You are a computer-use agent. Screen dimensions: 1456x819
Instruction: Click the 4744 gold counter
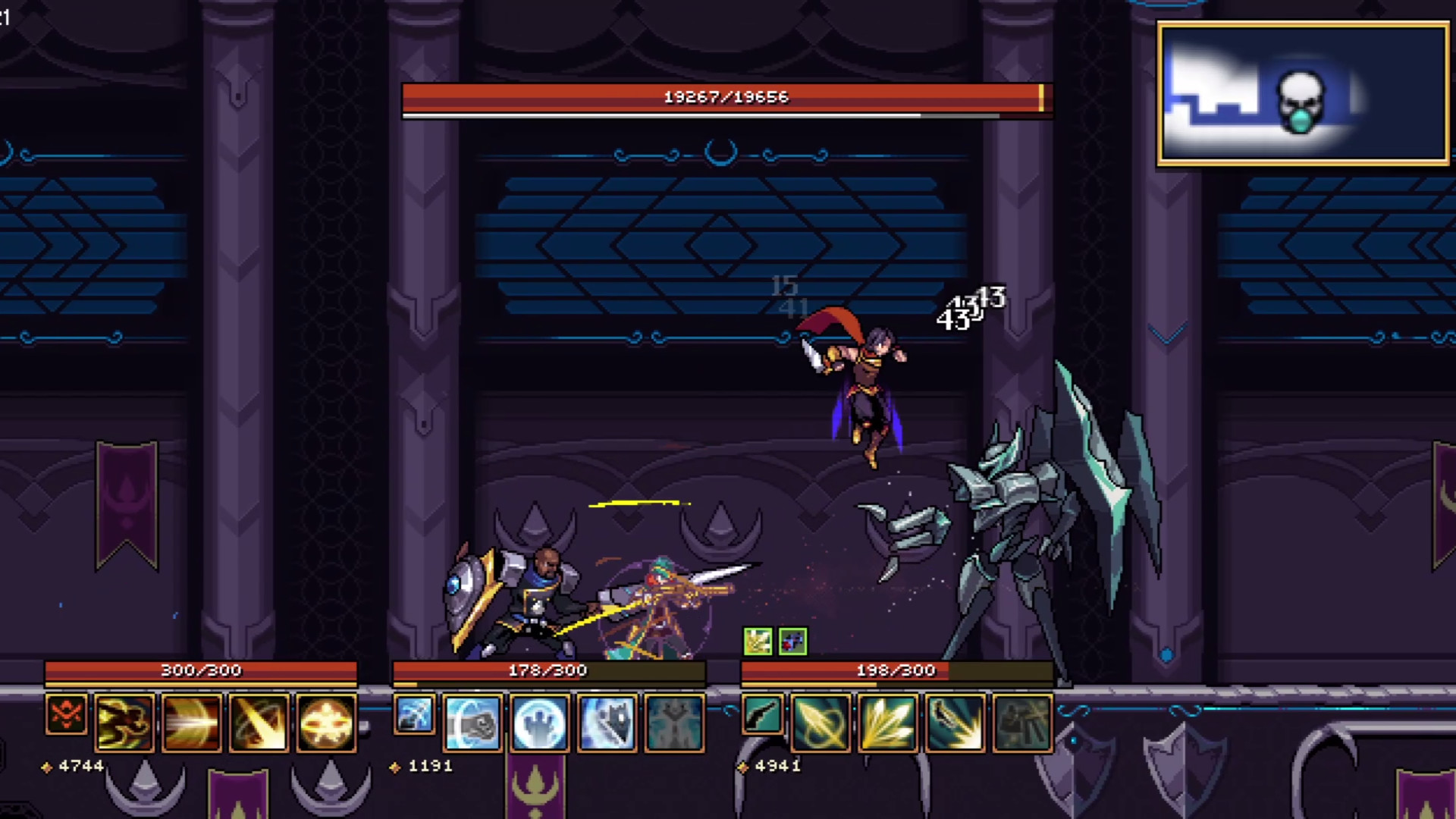[81, 766]
